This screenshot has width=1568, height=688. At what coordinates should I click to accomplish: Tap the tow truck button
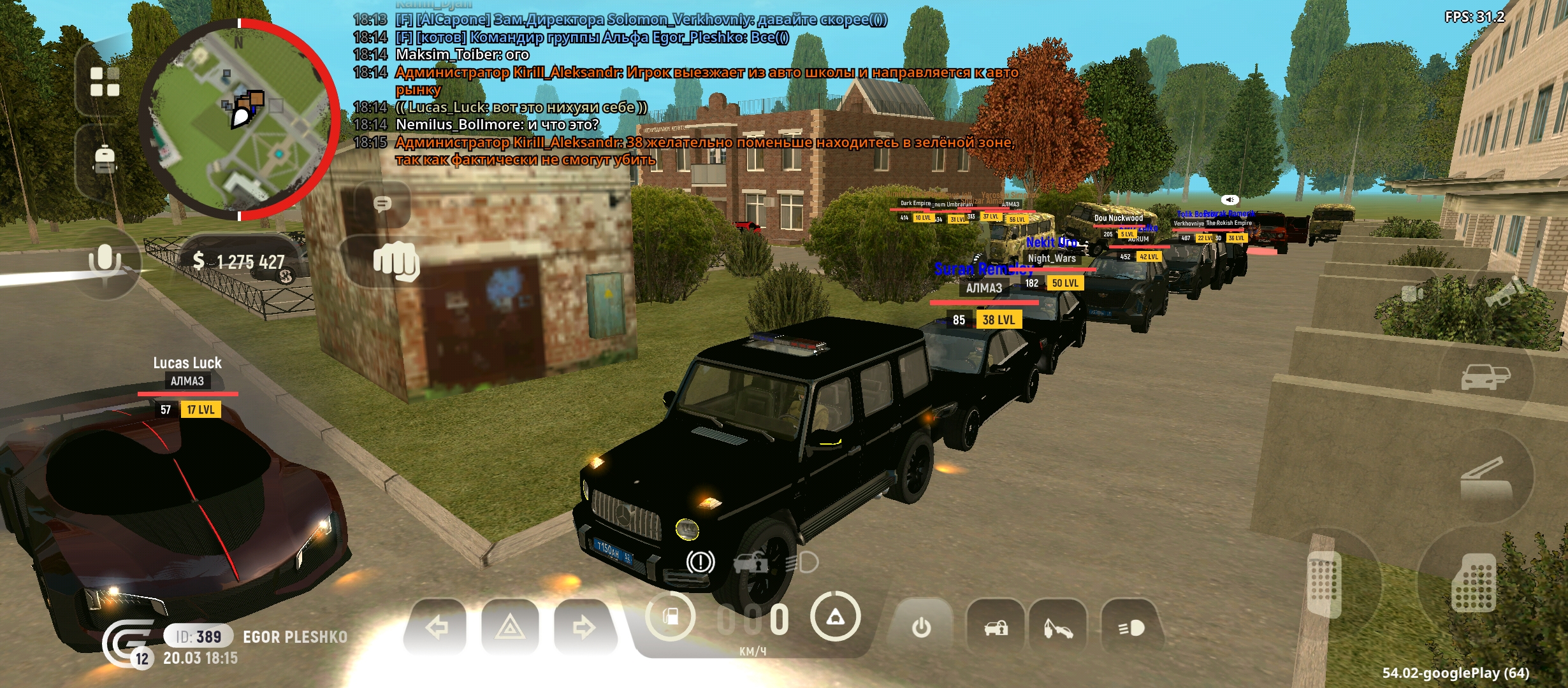[x=1057, y=628]
